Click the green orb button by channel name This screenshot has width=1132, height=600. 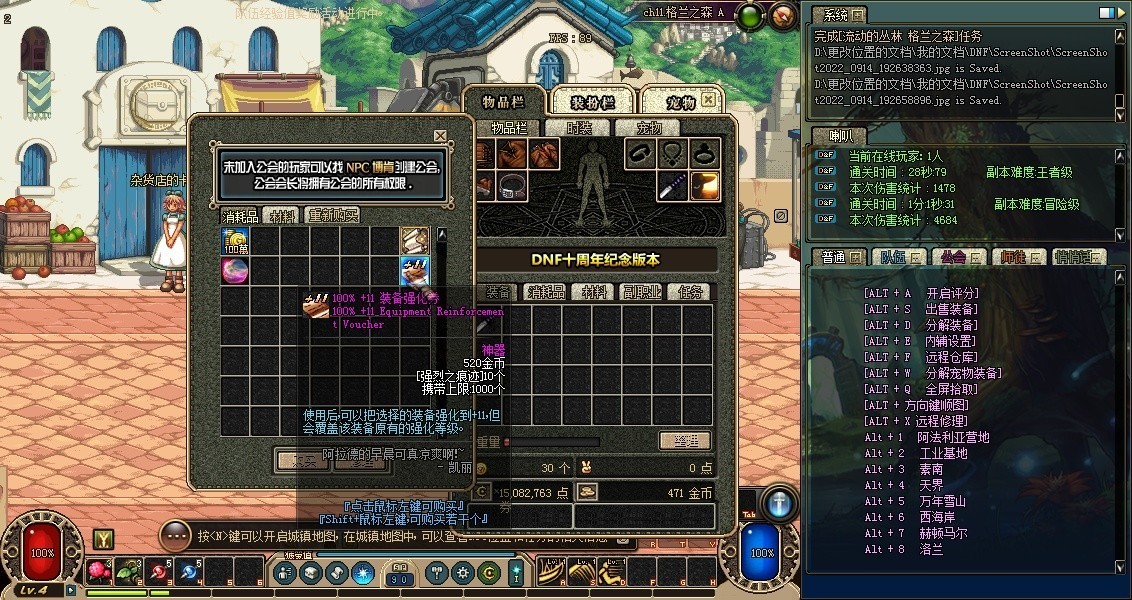(x=752, y=14)
